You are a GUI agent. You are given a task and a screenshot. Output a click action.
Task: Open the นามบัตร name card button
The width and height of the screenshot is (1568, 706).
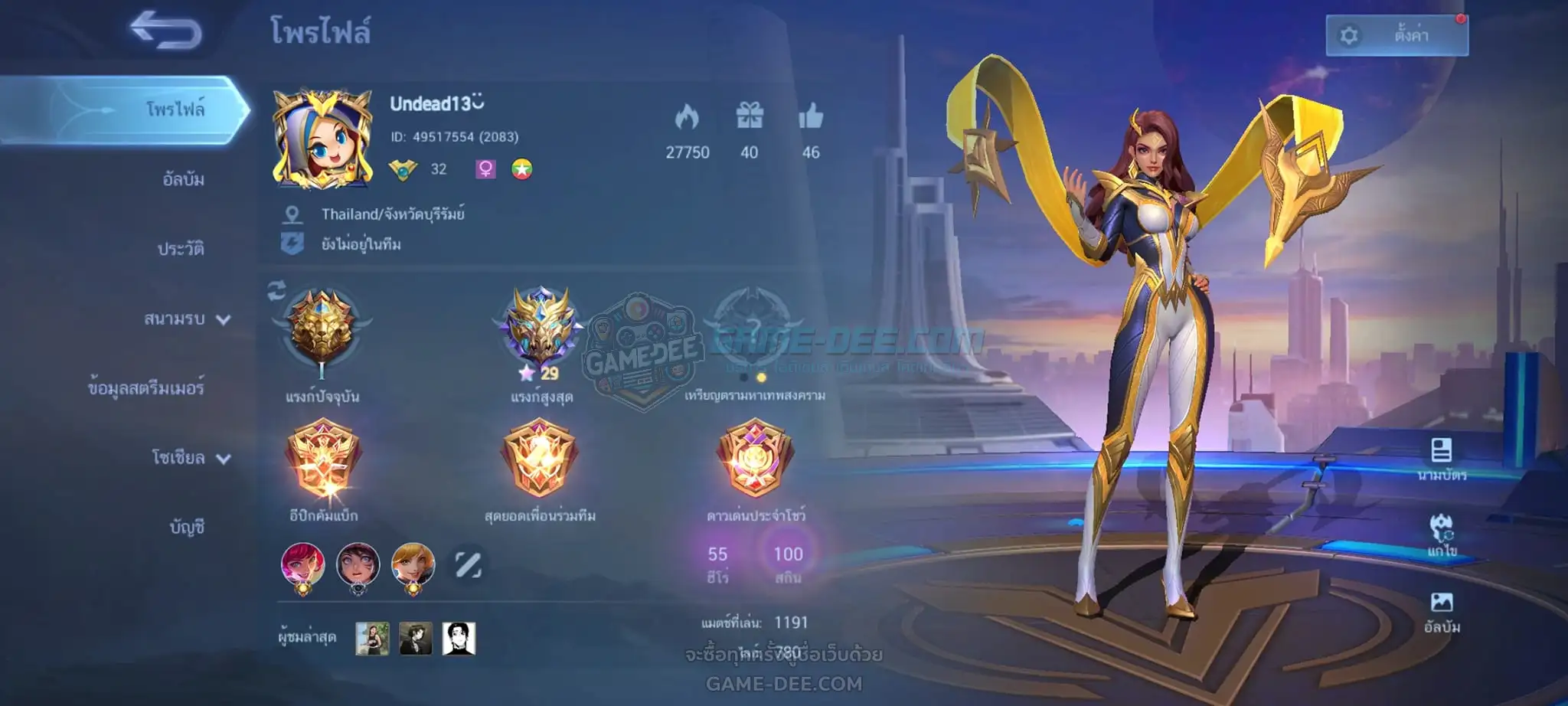pyautogui.click(x=1442, y=458)
